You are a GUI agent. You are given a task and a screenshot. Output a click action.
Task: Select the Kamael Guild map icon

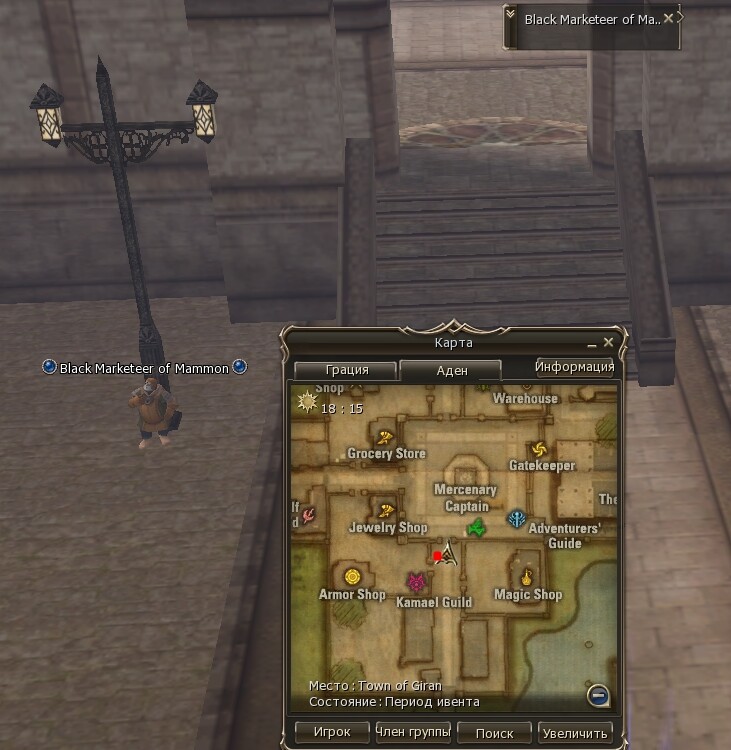coord(416,582)
